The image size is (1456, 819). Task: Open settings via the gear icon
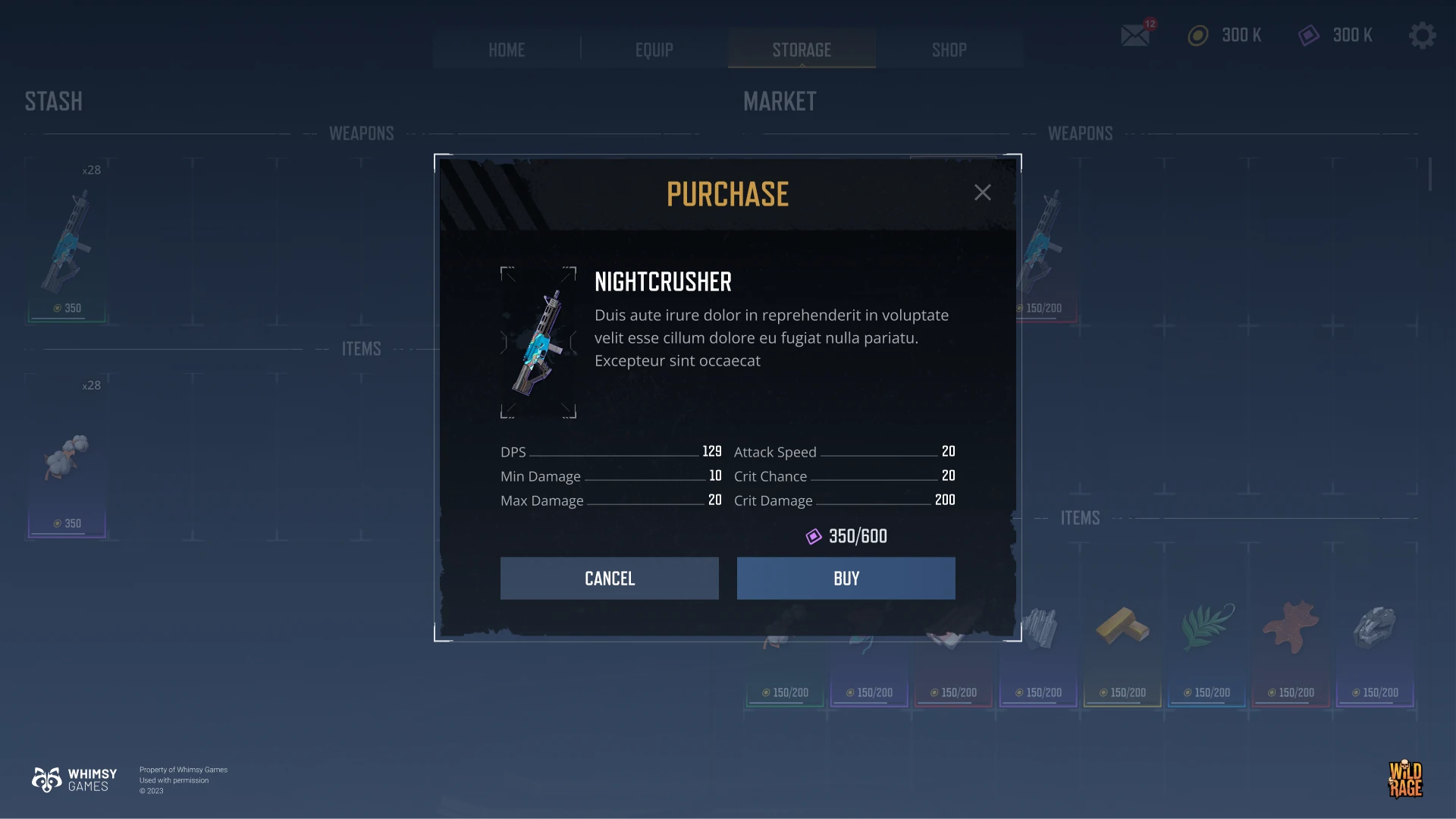point(1422,35)
